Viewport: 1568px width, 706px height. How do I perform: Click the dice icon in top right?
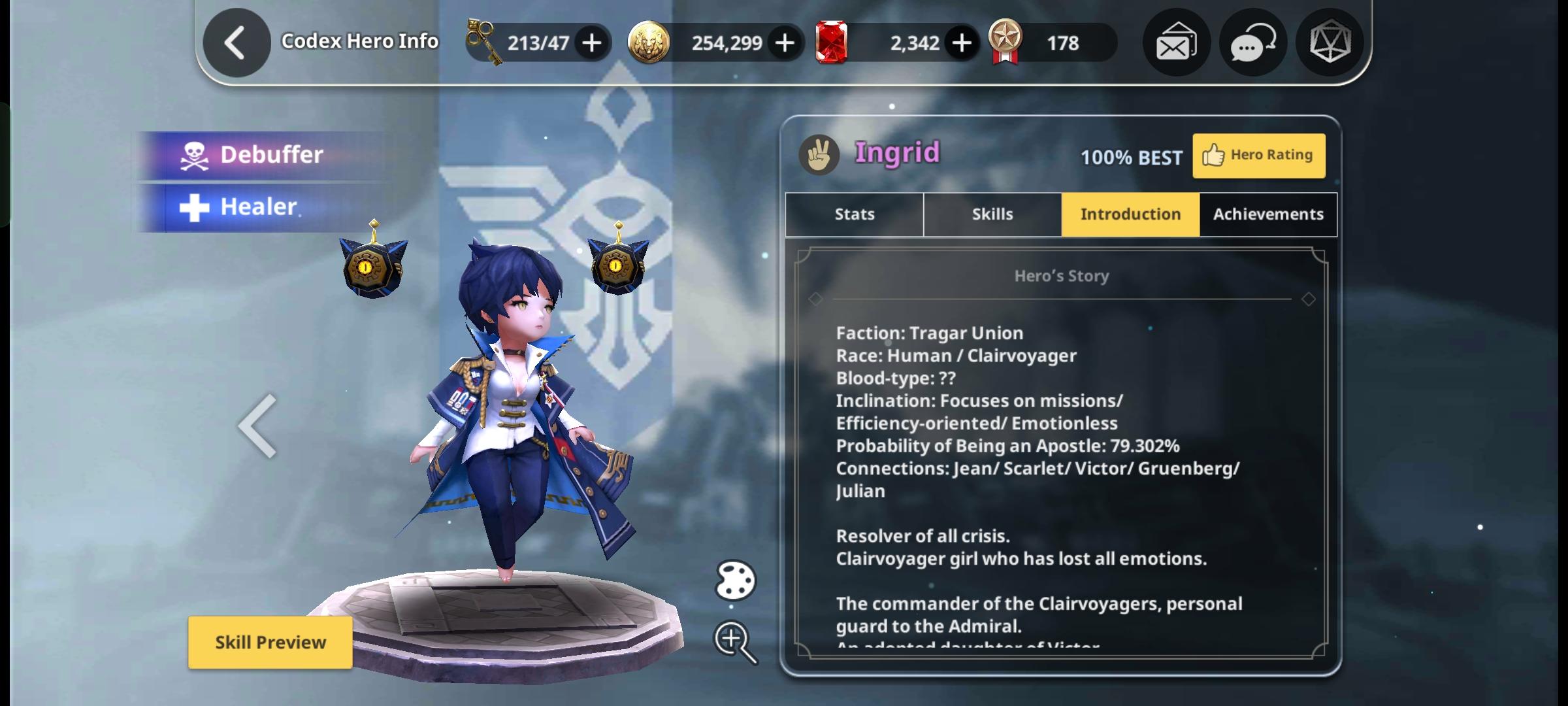pos(1330,42)
